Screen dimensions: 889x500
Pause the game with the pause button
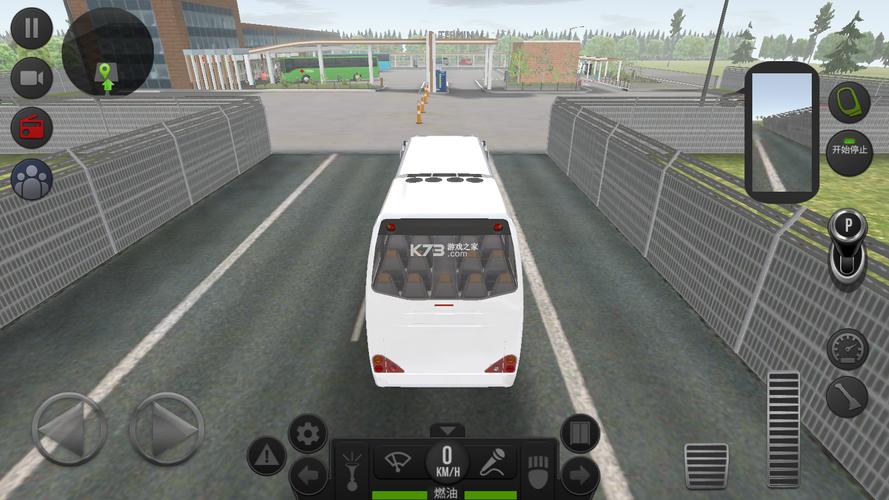(31, 27)
